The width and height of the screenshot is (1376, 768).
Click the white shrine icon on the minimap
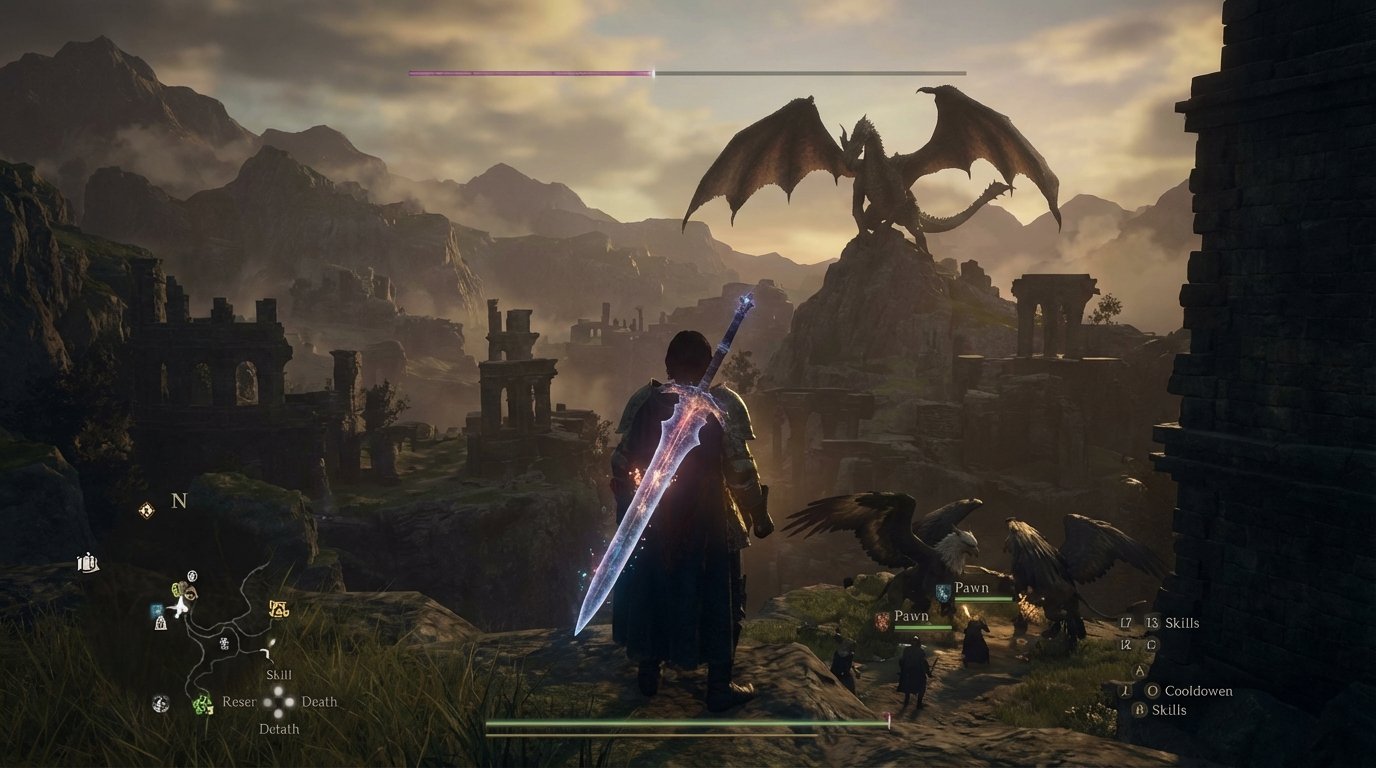[159, 624]
